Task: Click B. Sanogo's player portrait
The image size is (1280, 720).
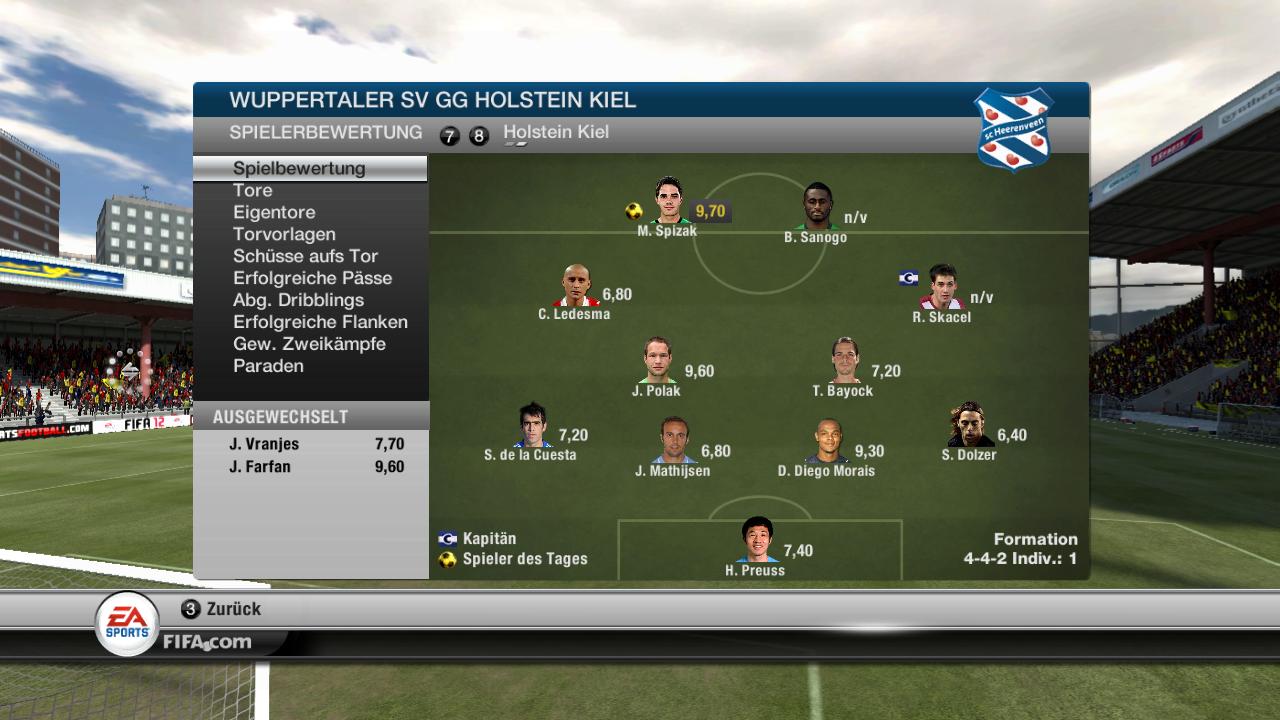Action: click(817, 207)
